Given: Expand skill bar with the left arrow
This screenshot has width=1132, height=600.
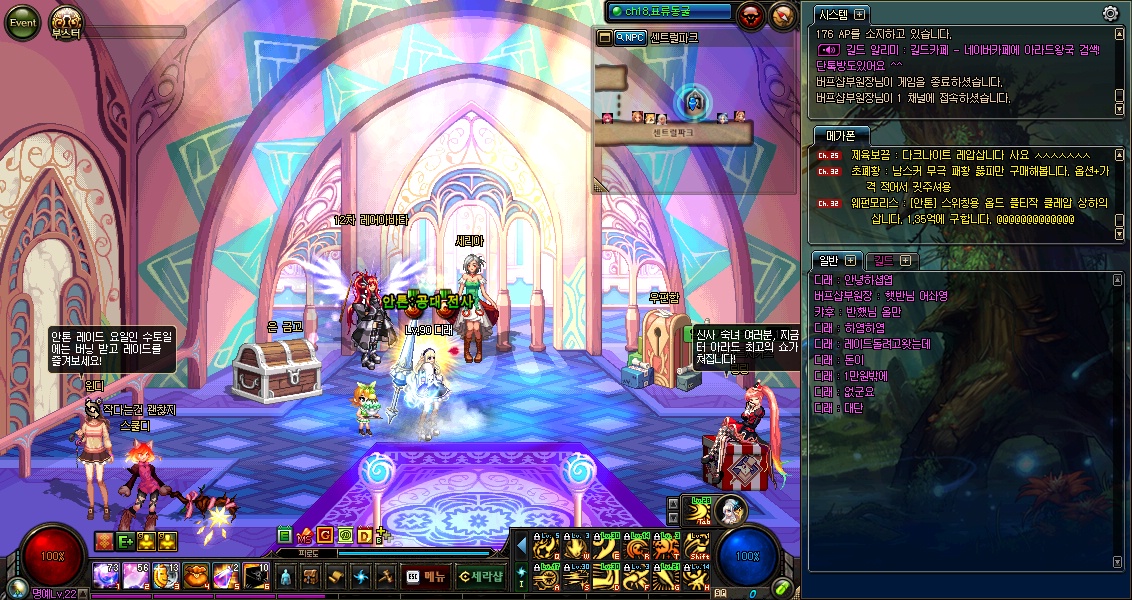Looking at the screenshot, I should (520, 546).
